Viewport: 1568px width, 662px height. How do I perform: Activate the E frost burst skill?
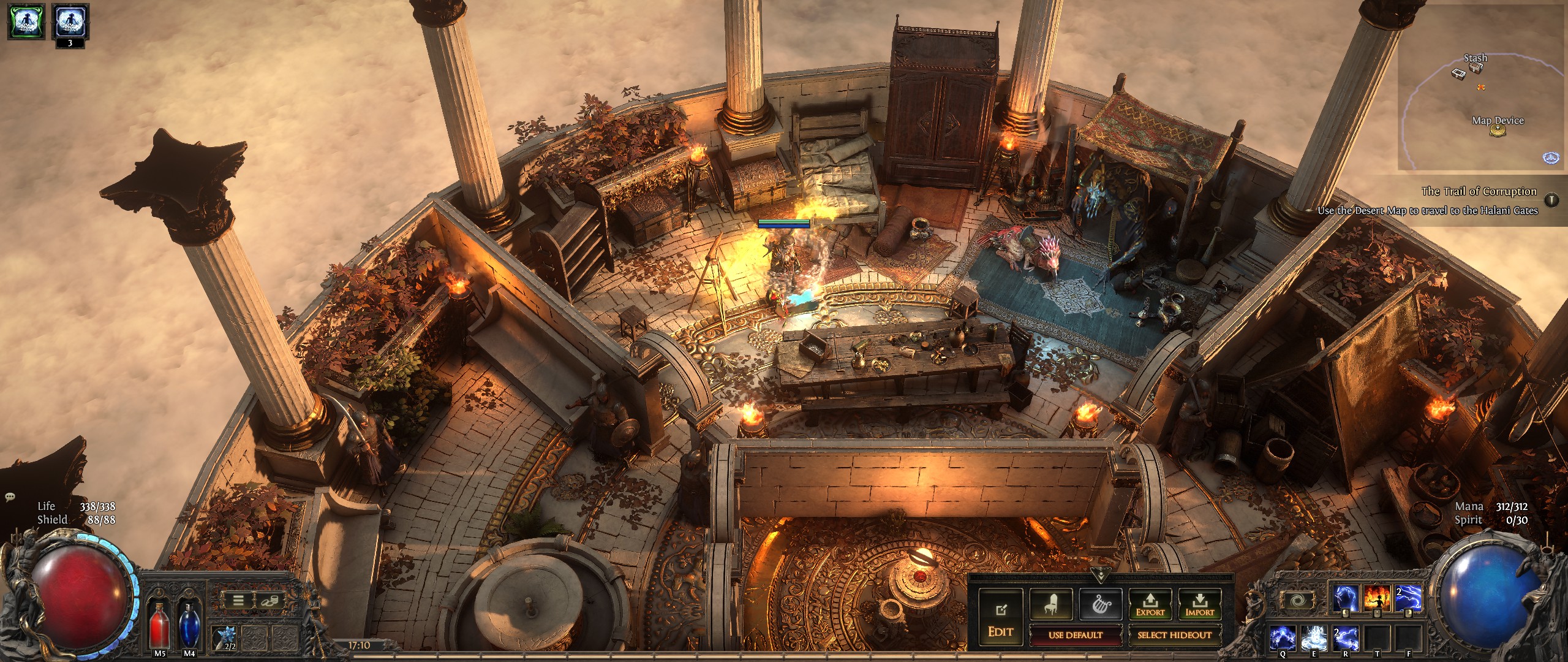(1313, 637)
